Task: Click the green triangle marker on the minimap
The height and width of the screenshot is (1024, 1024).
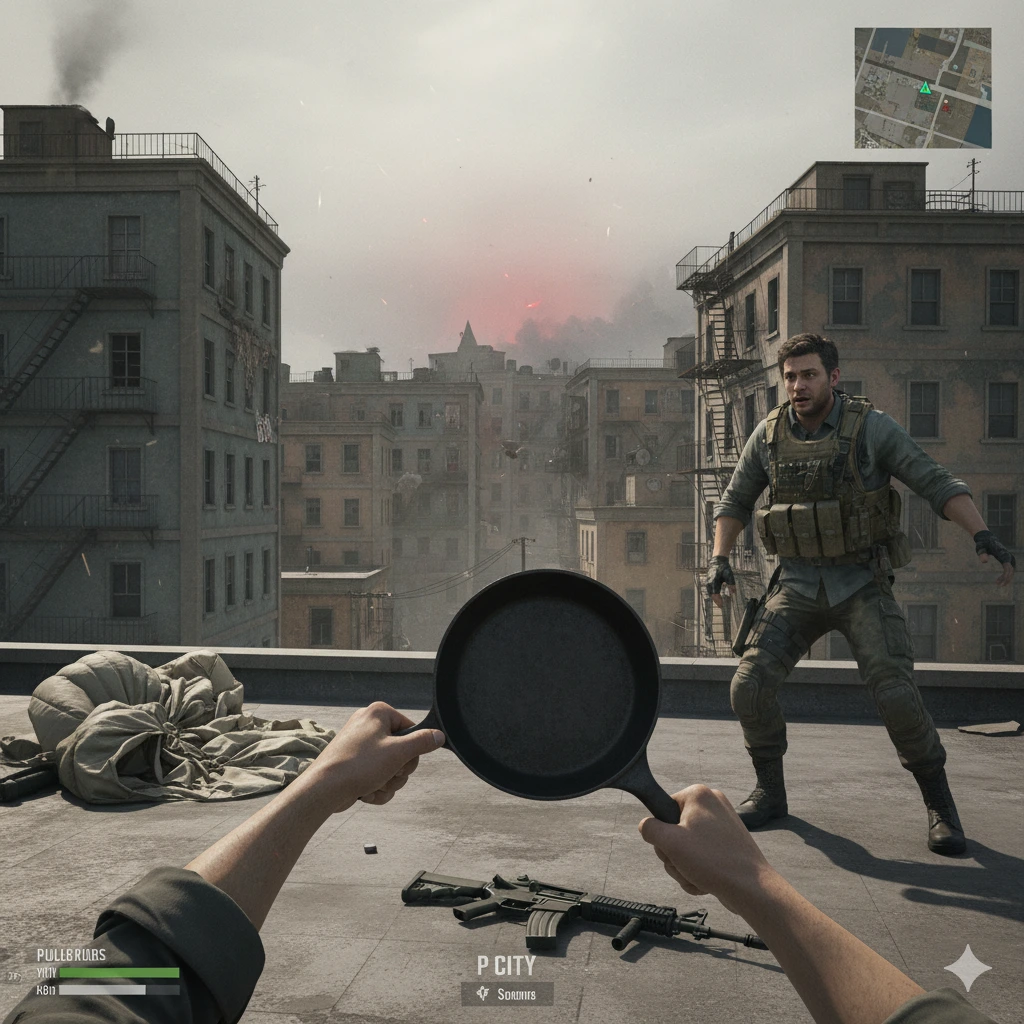Action: pyautogui.click(x=925, y=88)
